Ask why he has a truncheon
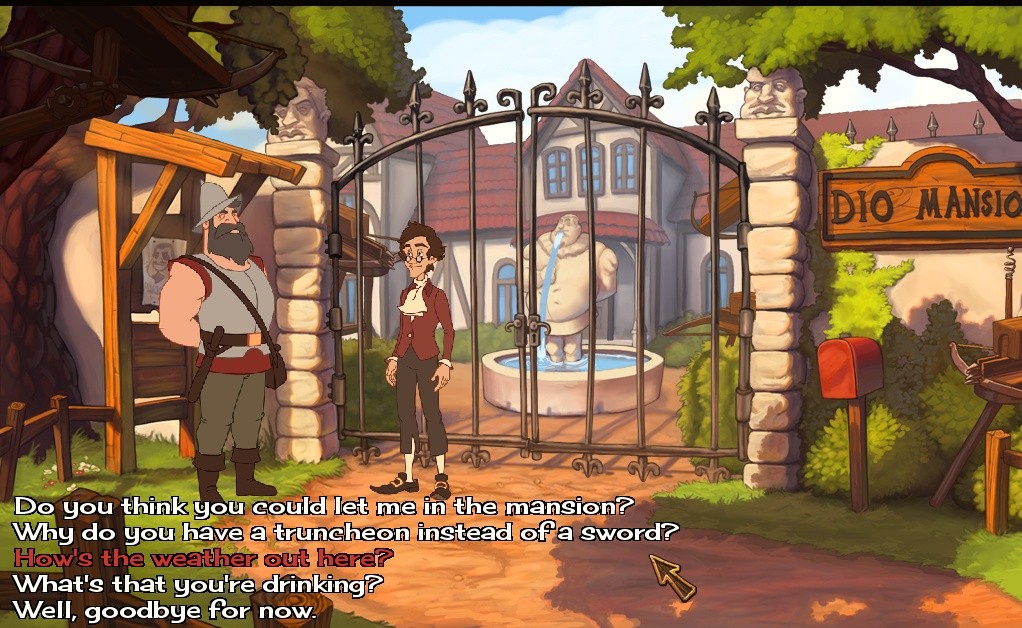Viewport: 1022px width, 628px height. [x=345, y=531]
